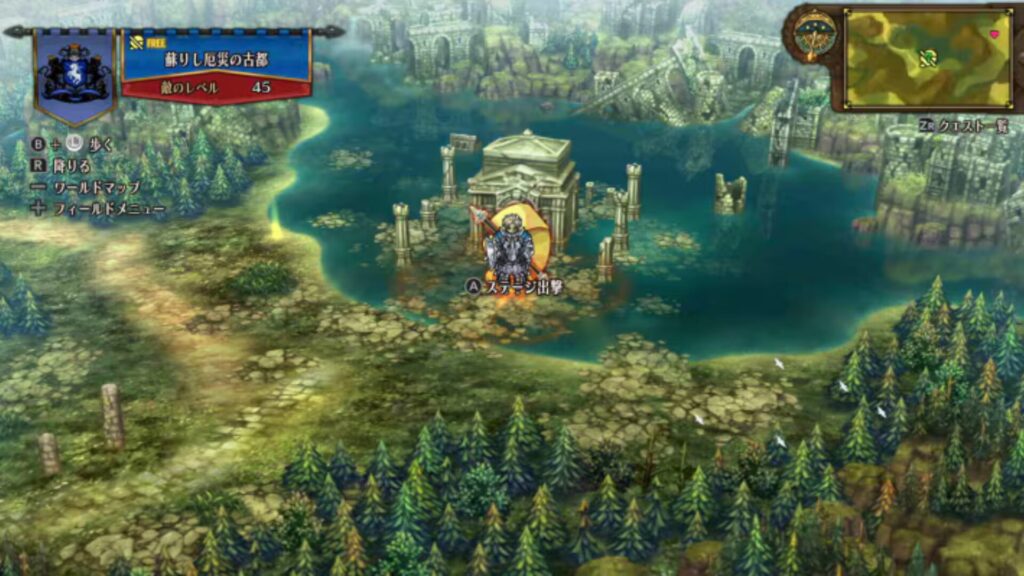Click the blue lion crest shield
The width and height of the screenshot is (1024, 576).
coord(76,73)
